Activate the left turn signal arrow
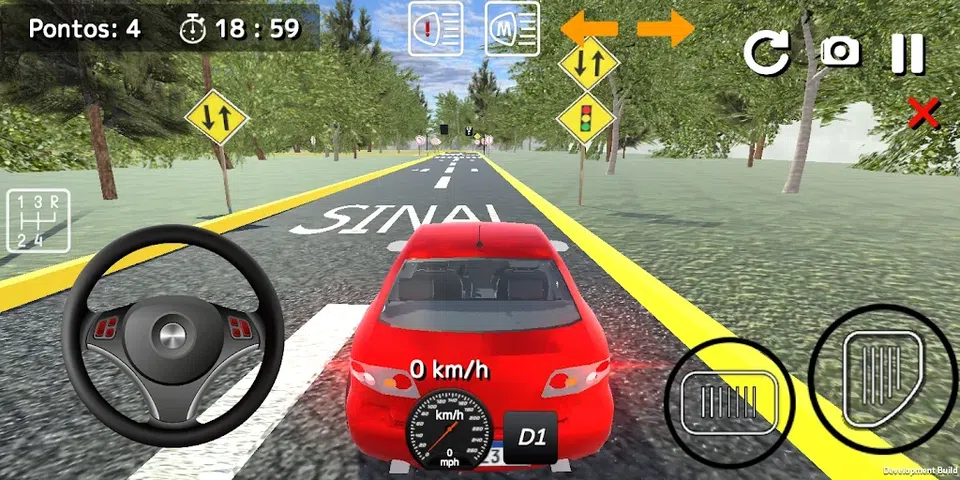960x480 pixels. [x=589, y=28]
